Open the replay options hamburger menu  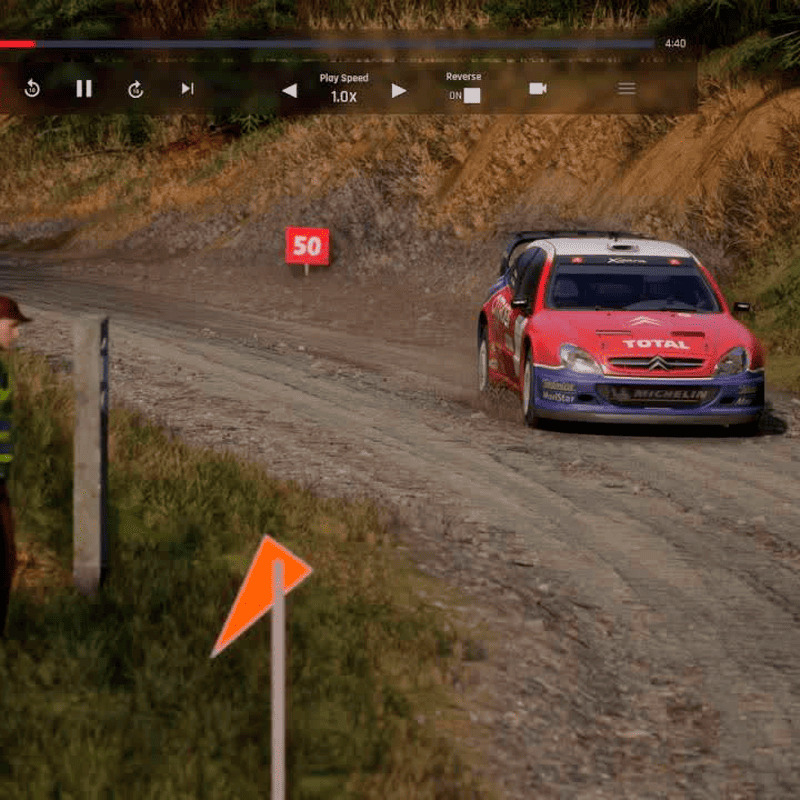627,89
